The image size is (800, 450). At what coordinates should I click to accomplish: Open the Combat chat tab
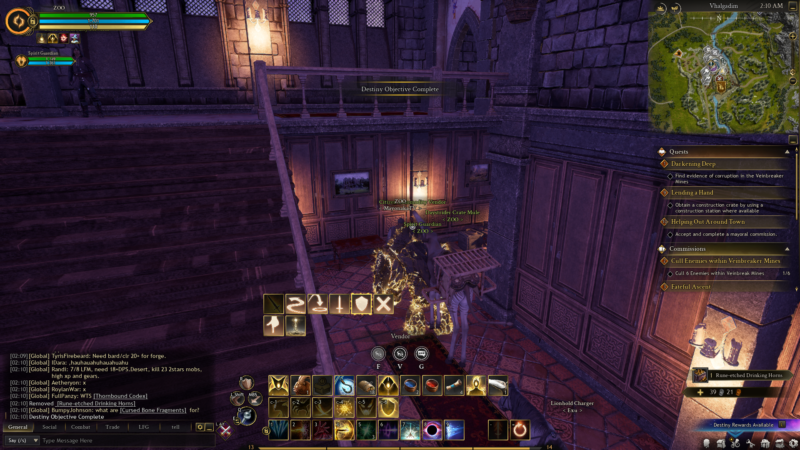click(x=81, y=427)
